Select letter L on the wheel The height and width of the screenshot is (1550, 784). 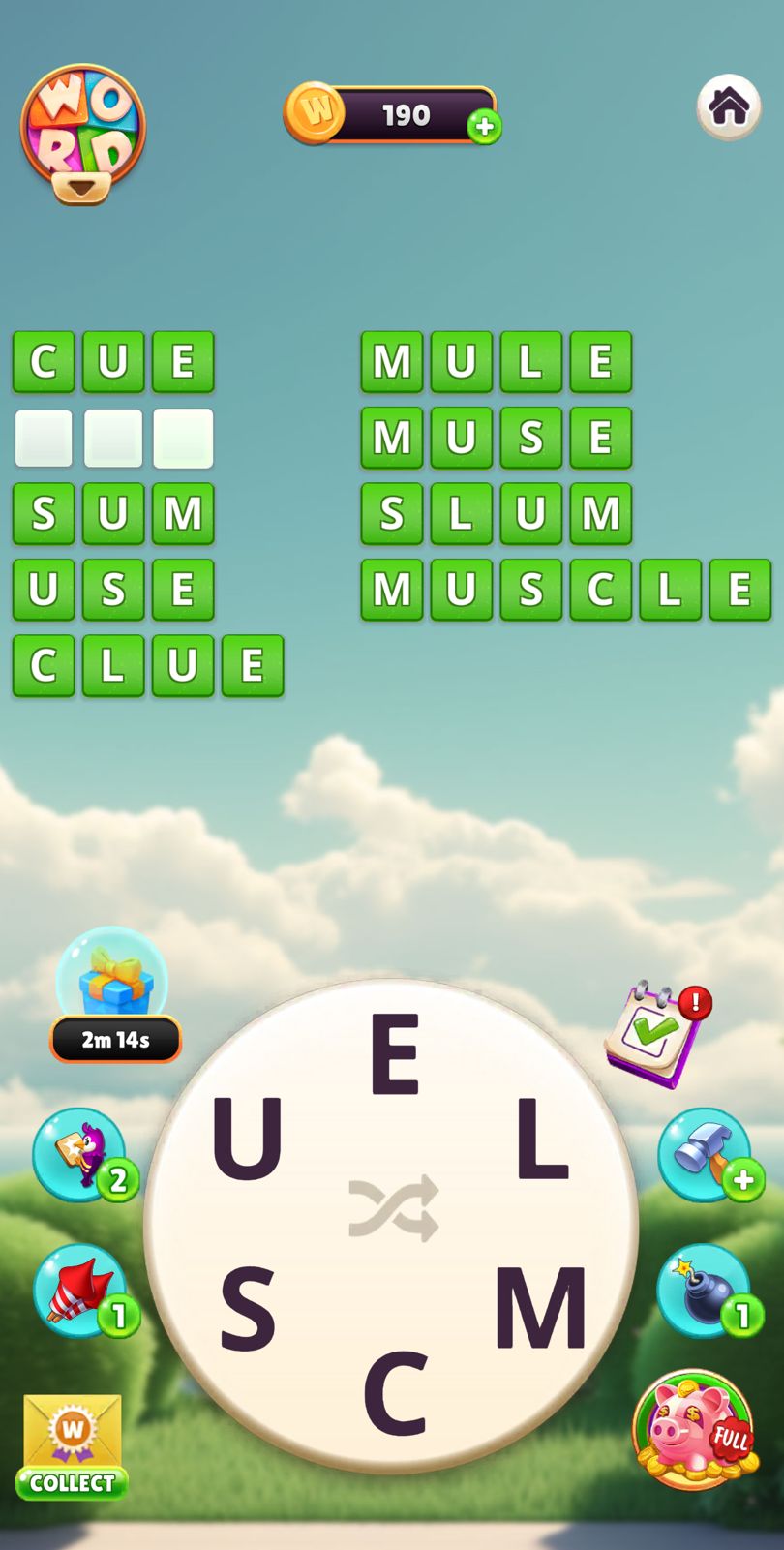[x=540, y=1140]
